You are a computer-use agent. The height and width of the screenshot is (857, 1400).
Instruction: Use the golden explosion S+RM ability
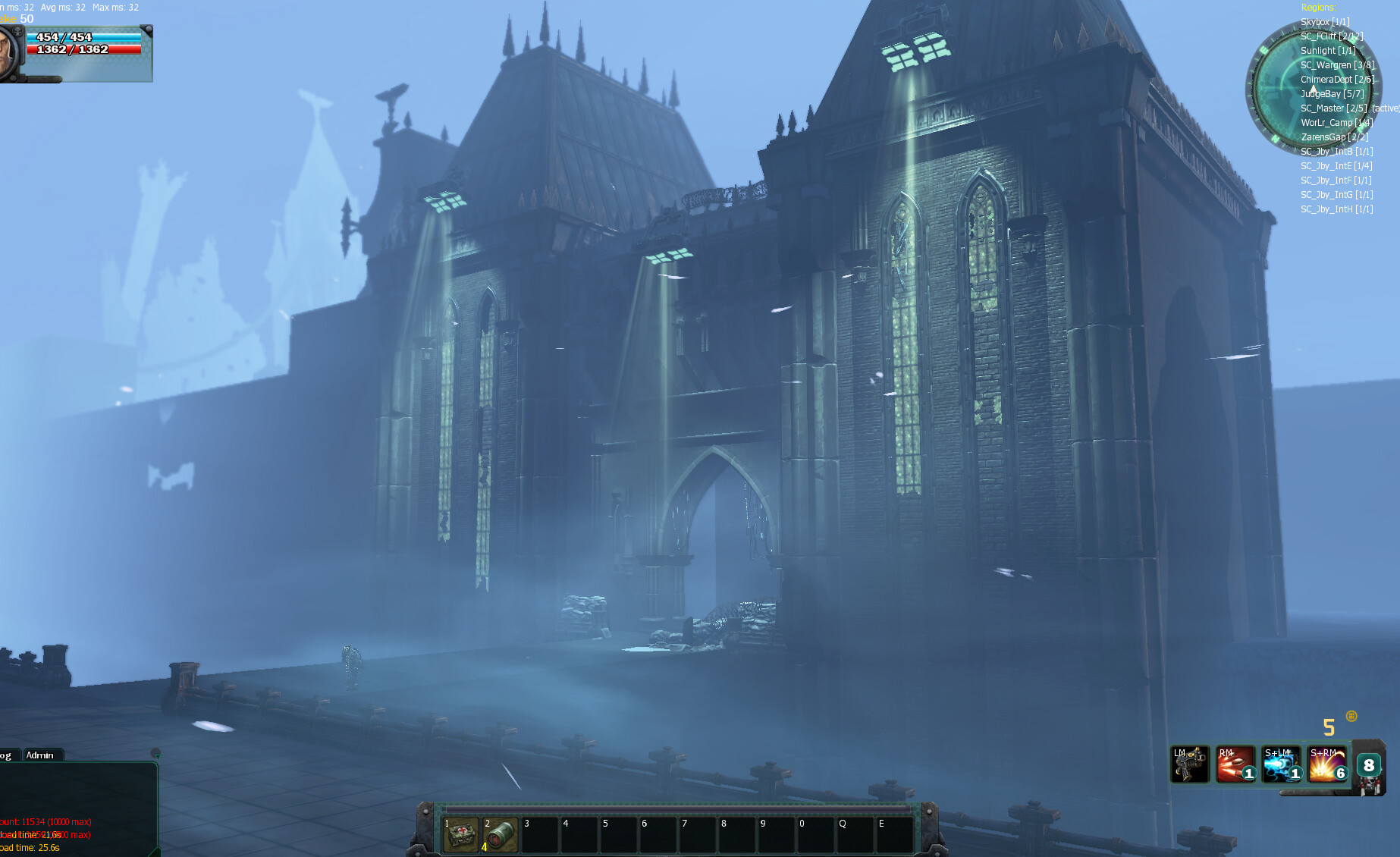[x=1326, y=764]
